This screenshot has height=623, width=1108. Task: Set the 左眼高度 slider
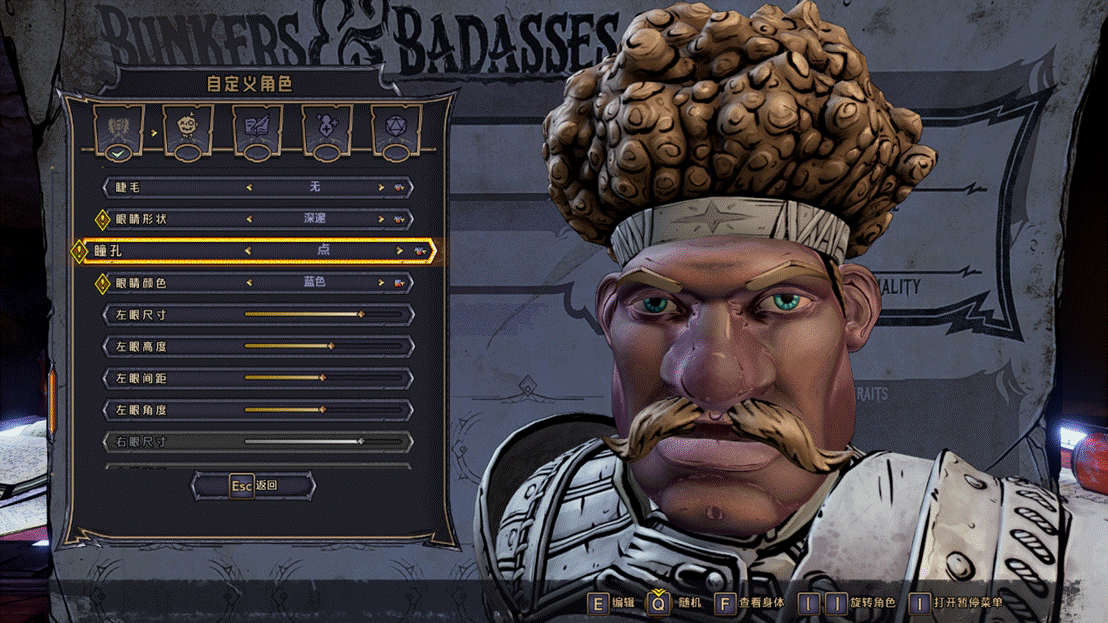pos(331,347)
